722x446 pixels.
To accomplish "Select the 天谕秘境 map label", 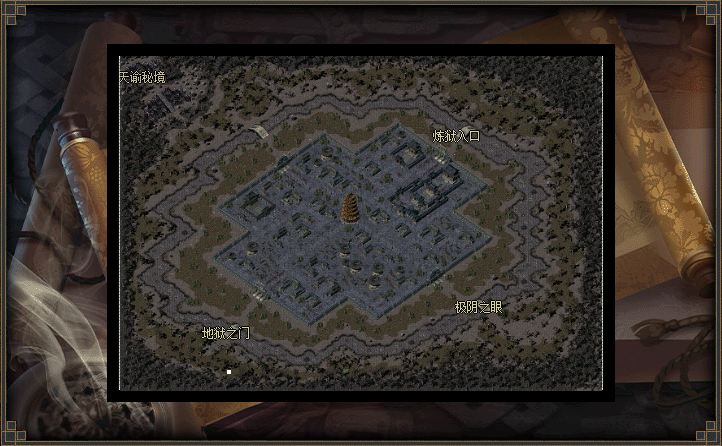I will tap(142, 77).
